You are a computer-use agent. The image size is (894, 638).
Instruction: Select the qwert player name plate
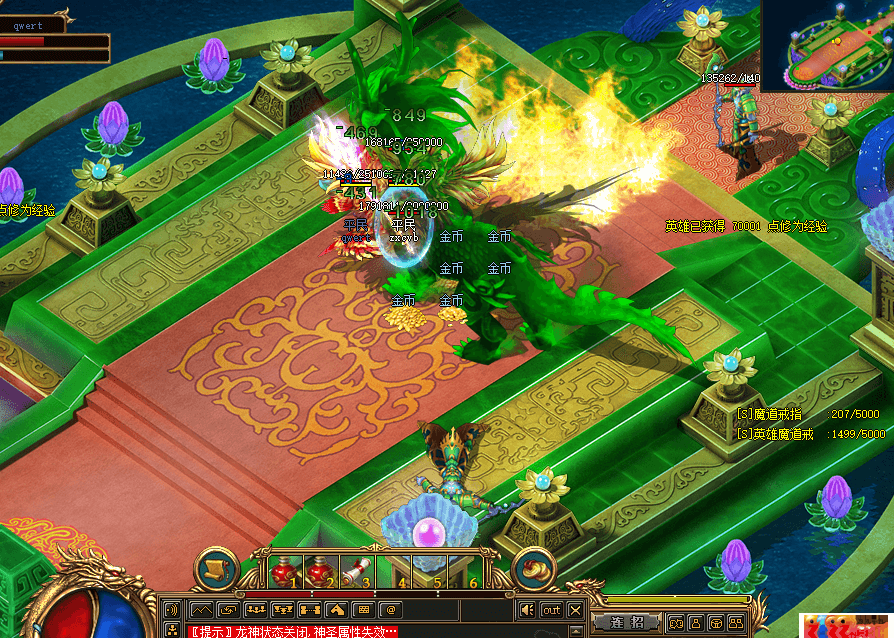pyautogui.click(x=30, y=26)
